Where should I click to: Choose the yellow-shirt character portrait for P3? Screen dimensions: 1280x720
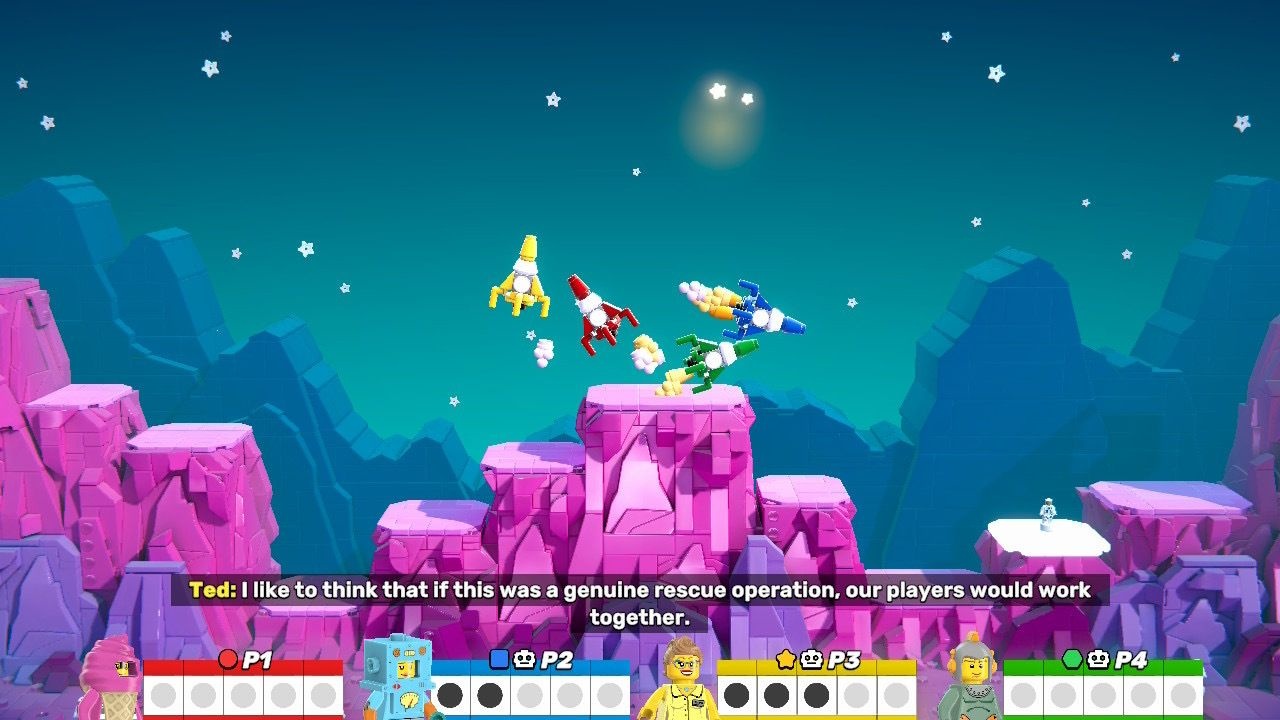coord(681,680)
